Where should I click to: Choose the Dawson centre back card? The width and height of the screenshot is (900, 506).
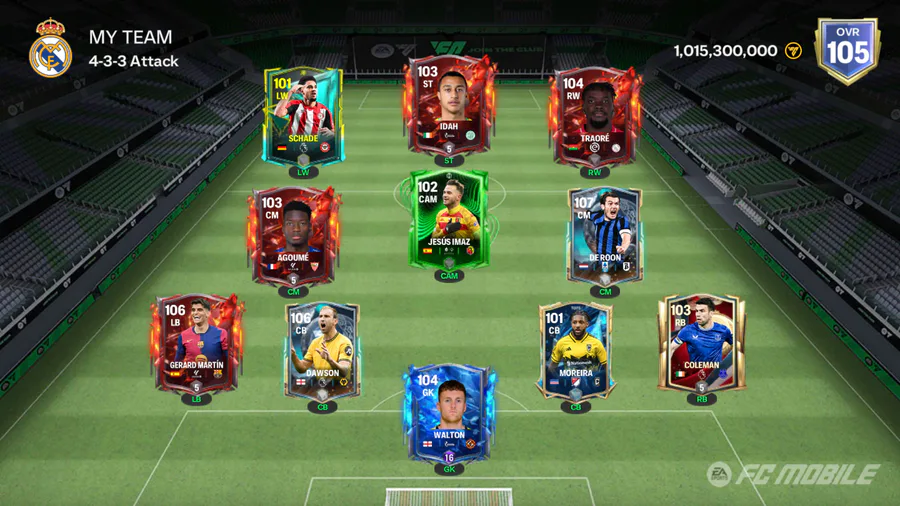[x=322, y=352]
